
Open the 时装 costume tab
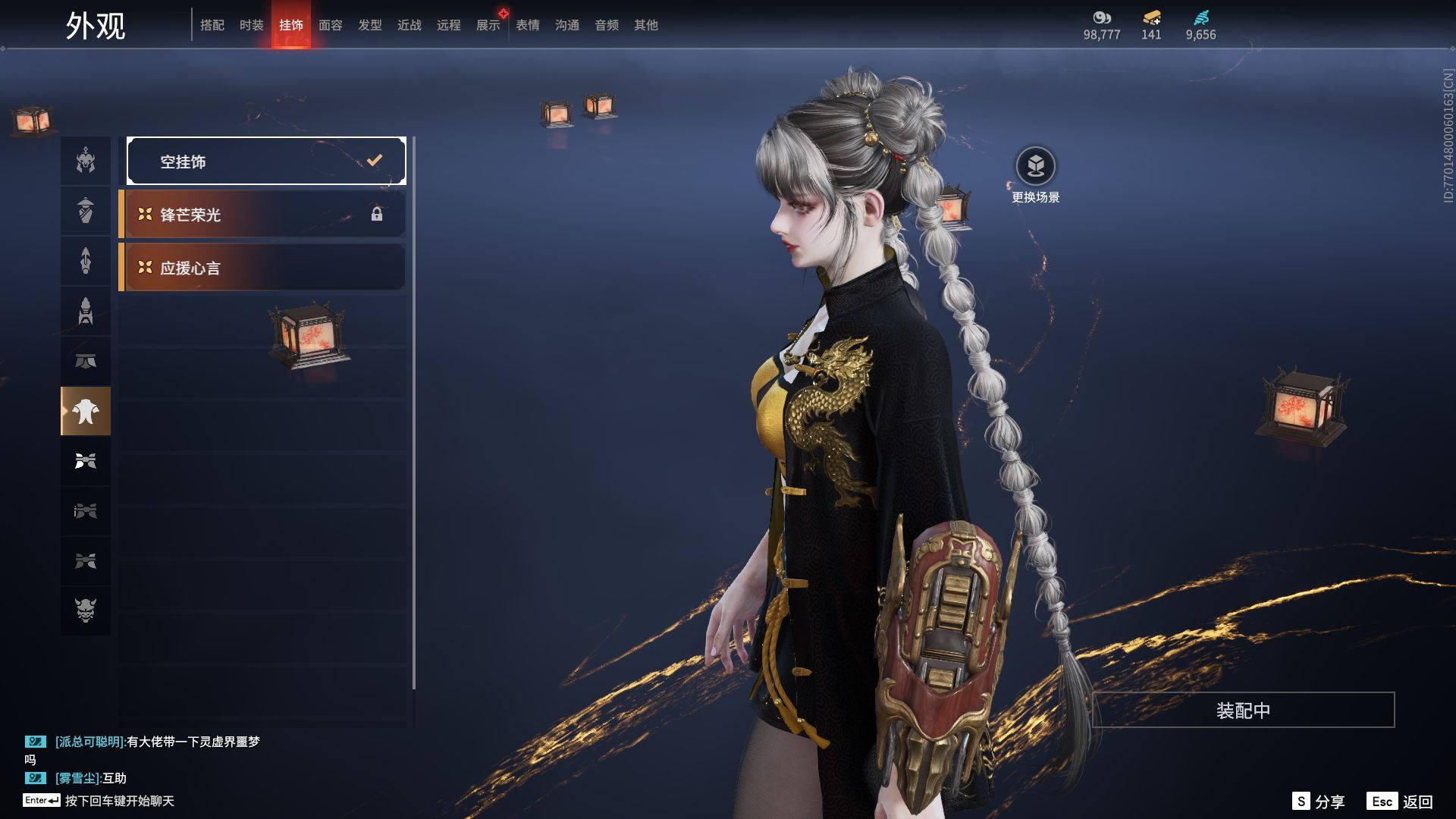252,25
